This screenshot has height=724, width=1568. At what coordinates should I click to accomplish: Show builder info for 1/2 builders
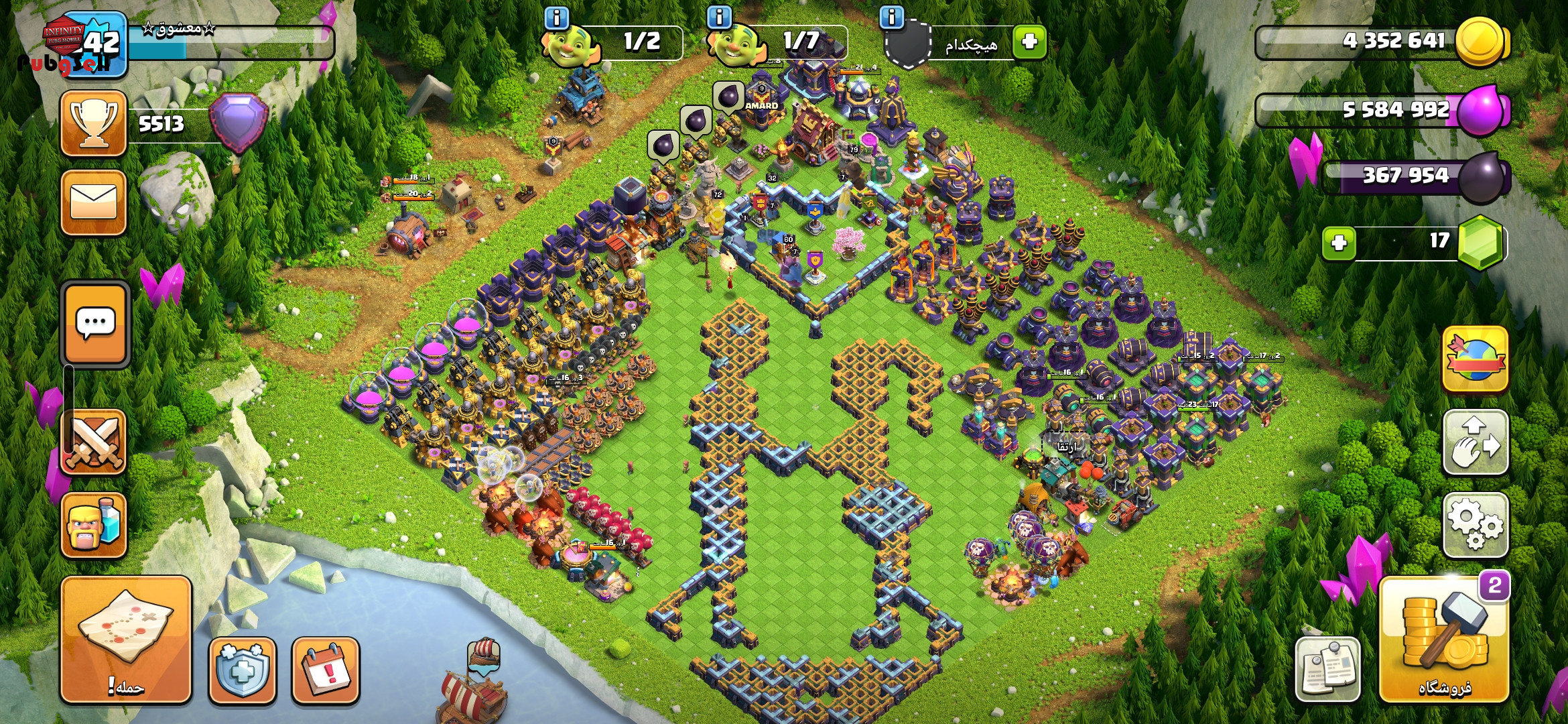pos(557,17)
